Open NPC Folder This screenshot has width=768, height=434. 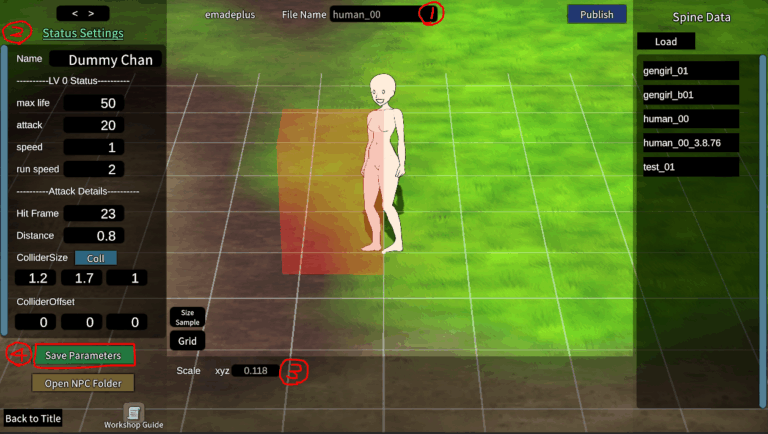coord(83,382)
